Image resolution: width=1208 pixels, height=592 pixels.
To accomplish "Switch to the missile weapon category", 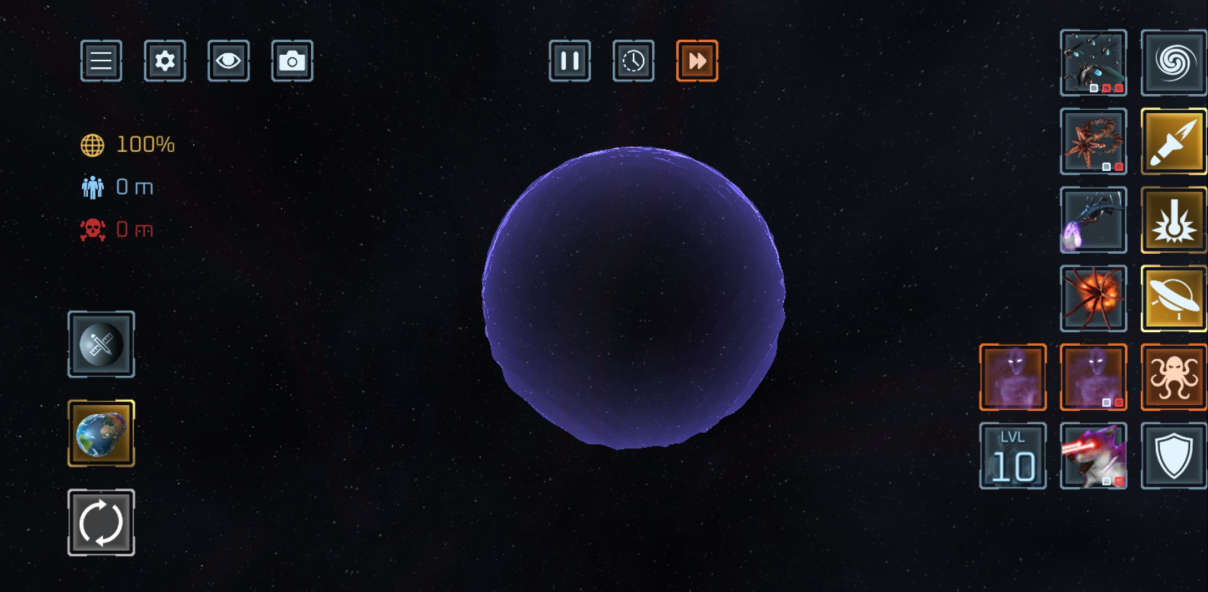I will coord(1174,142).
